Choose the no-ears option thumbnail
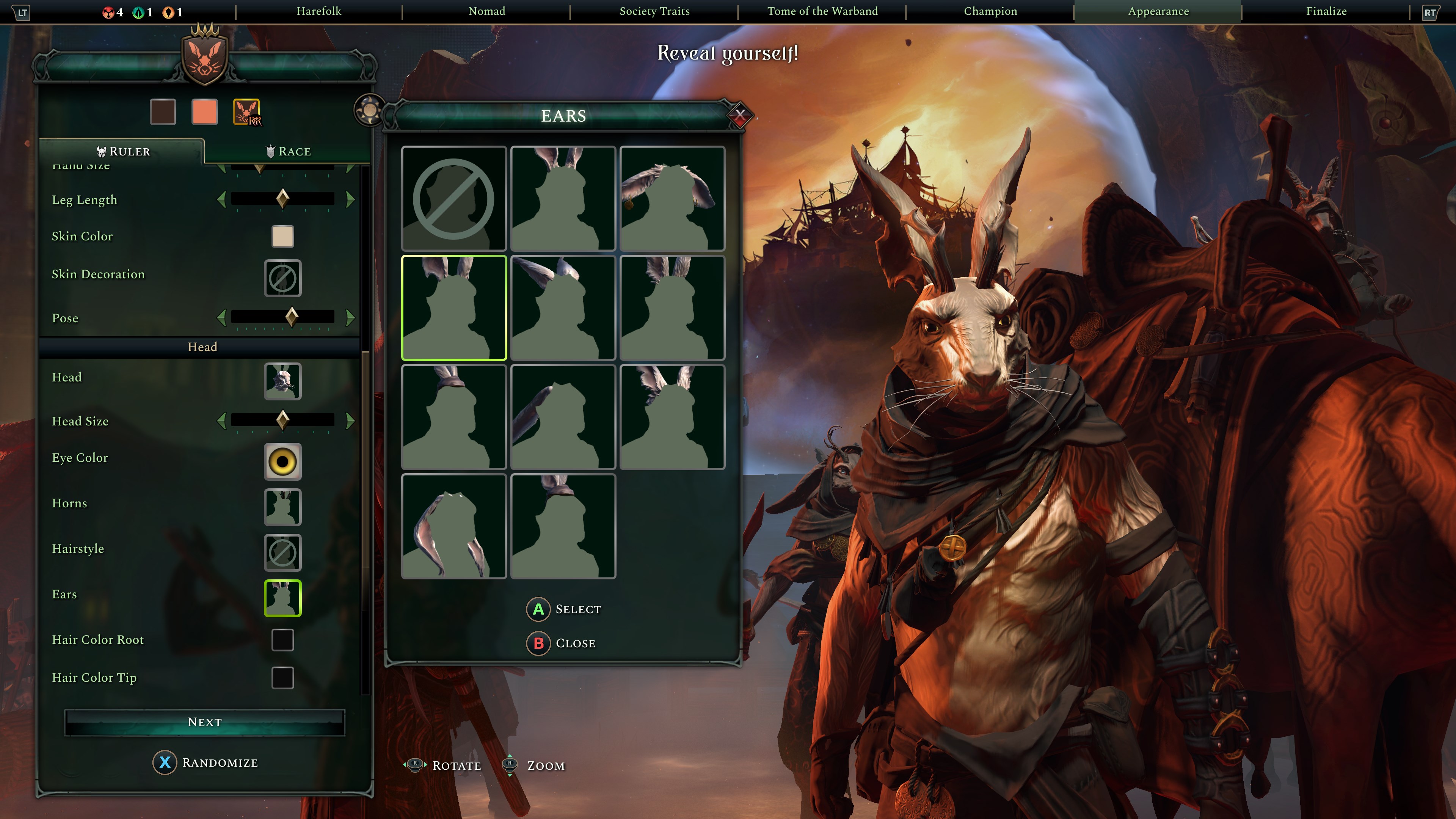This screenshot has width=1456, height=819. 453,198
